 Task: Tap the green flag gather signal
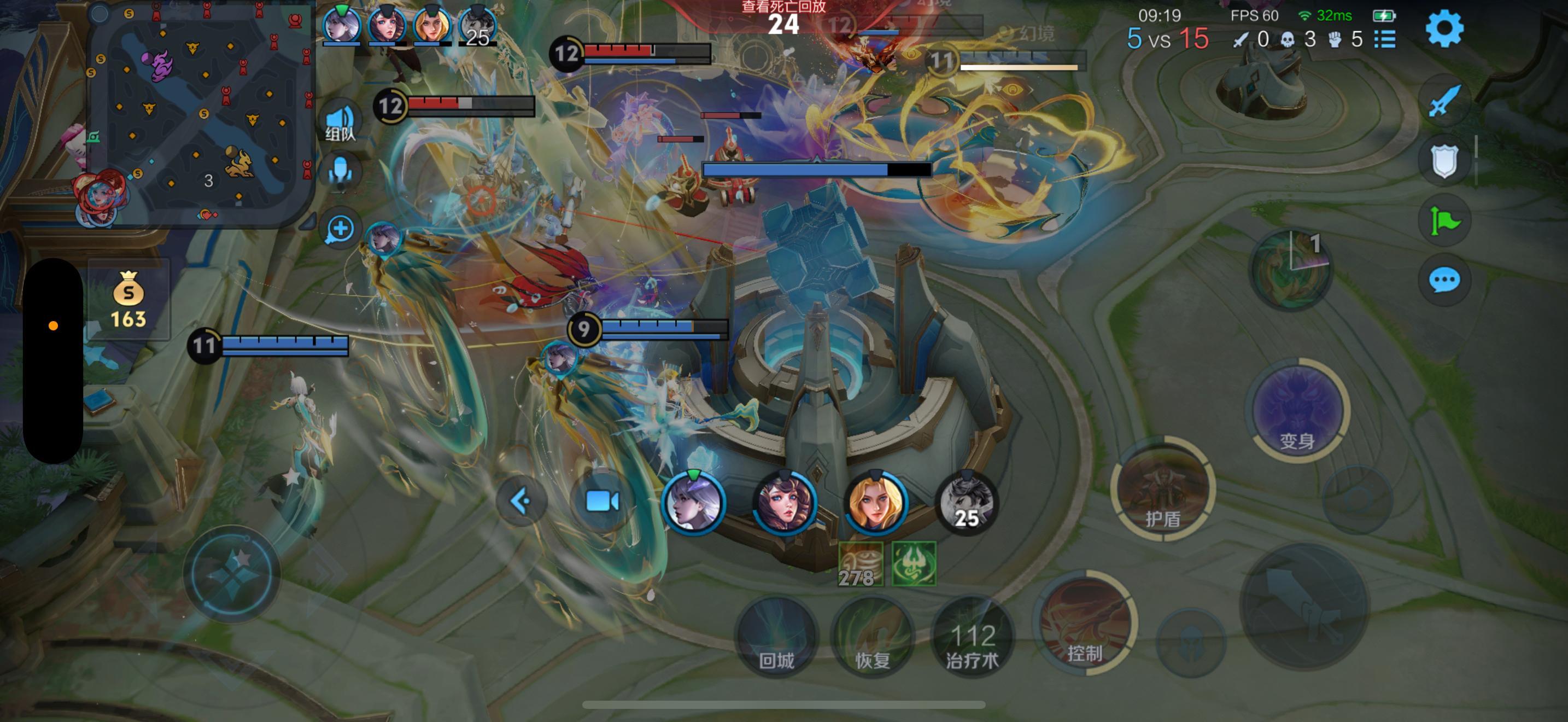(1444, 220)
